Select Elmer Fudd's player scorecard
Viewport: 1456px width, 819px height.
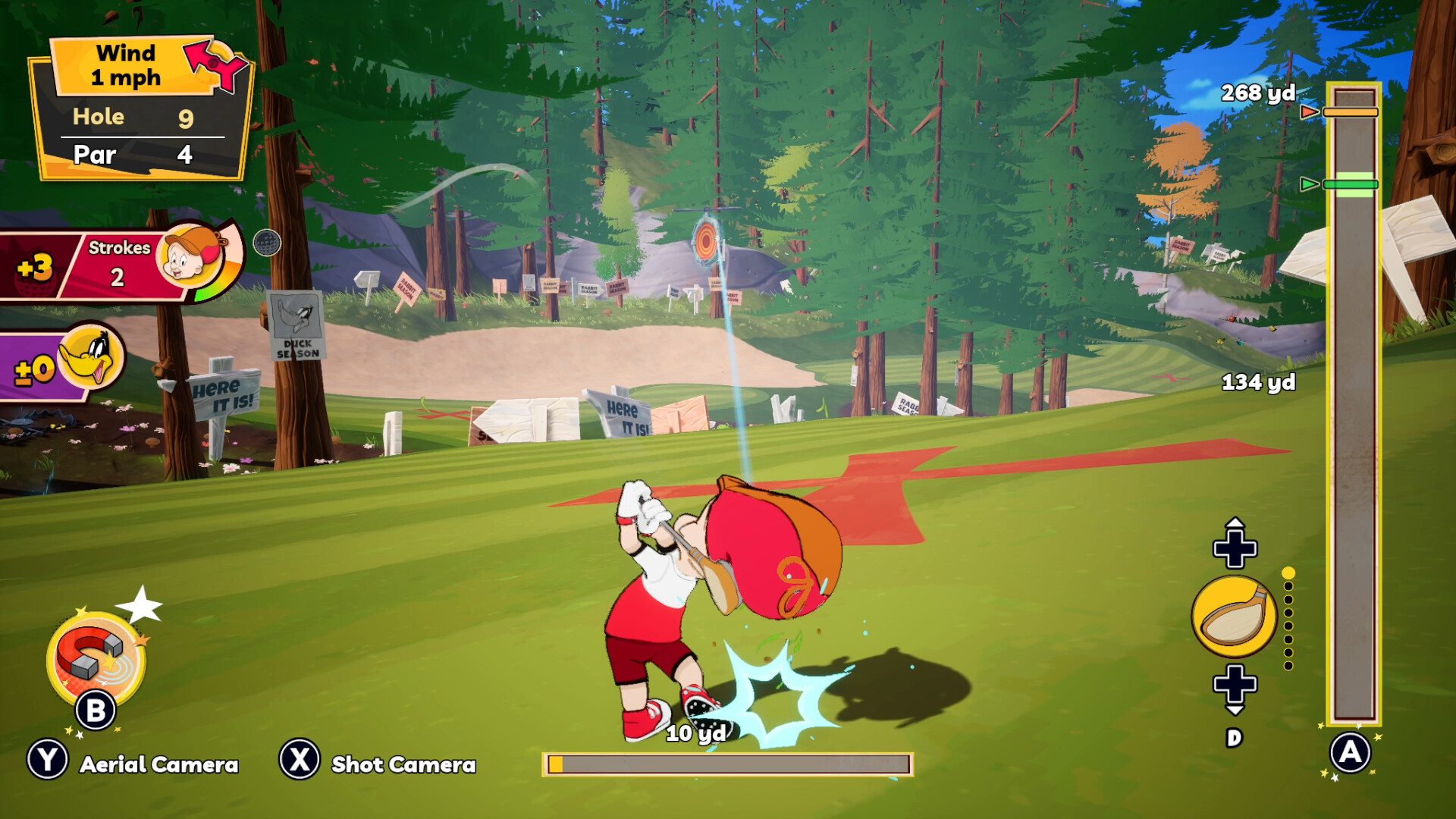point(121,265)
